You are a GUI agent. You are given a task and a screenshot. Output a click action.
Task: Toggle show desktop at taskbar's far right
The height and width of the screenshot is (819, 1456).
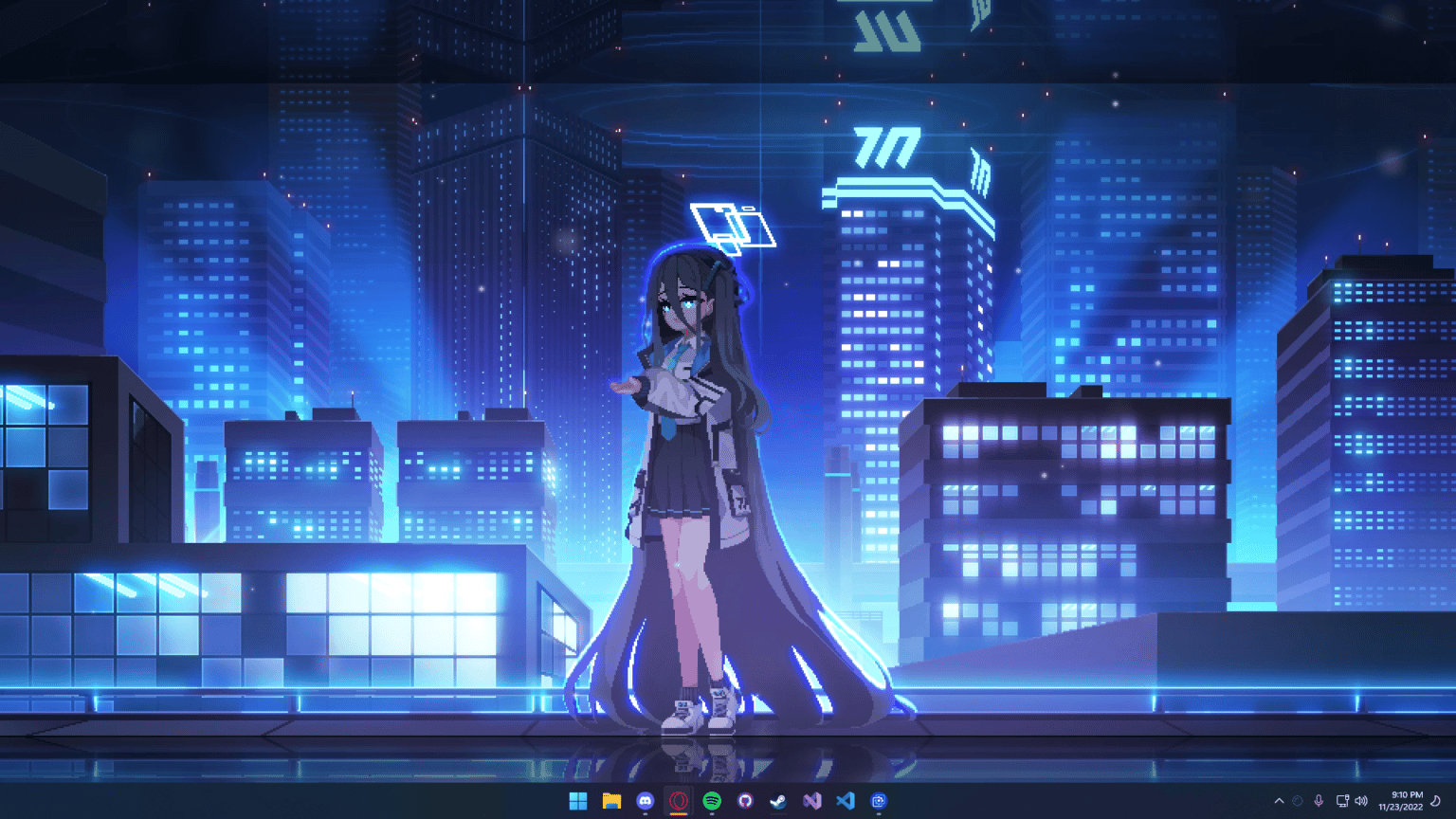pyautogui.click(x=1454, y=801)
